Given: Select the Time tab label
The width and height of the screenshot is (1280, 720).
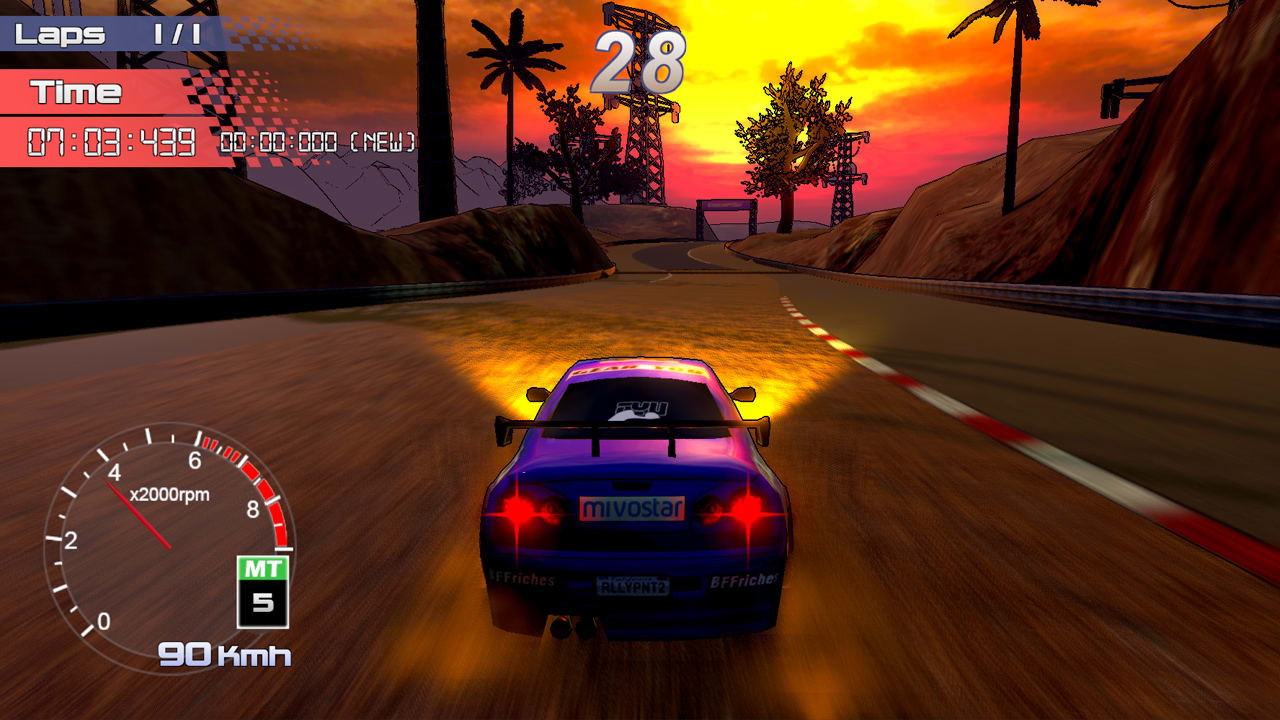Looking at the screenshot, I should pyautogui.click(x=75, y=93).
